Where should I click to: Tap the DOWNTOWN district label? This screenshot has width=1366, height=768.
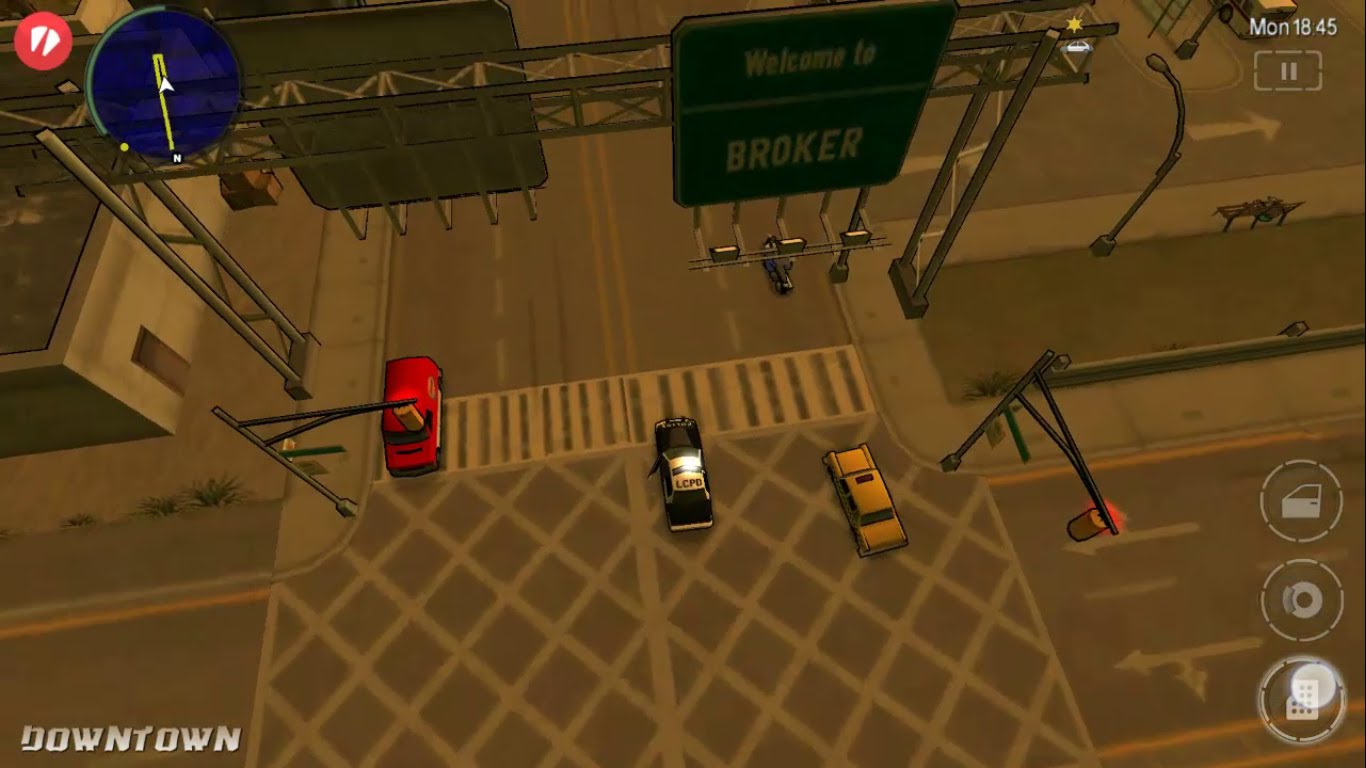click(130, 740)
